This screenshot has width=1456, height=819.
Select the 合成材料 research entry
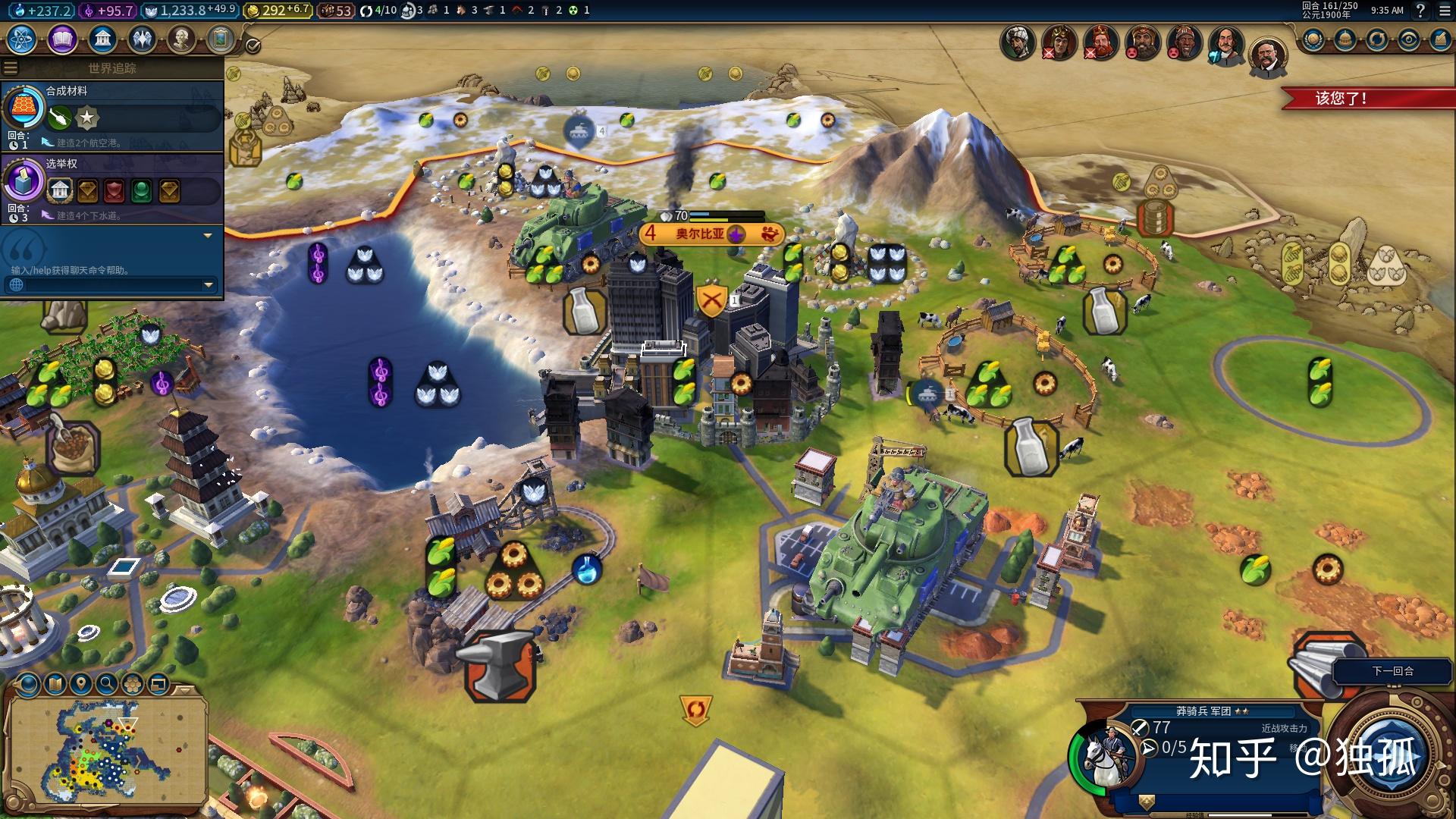pyautogui.click(x=112, y=115)
